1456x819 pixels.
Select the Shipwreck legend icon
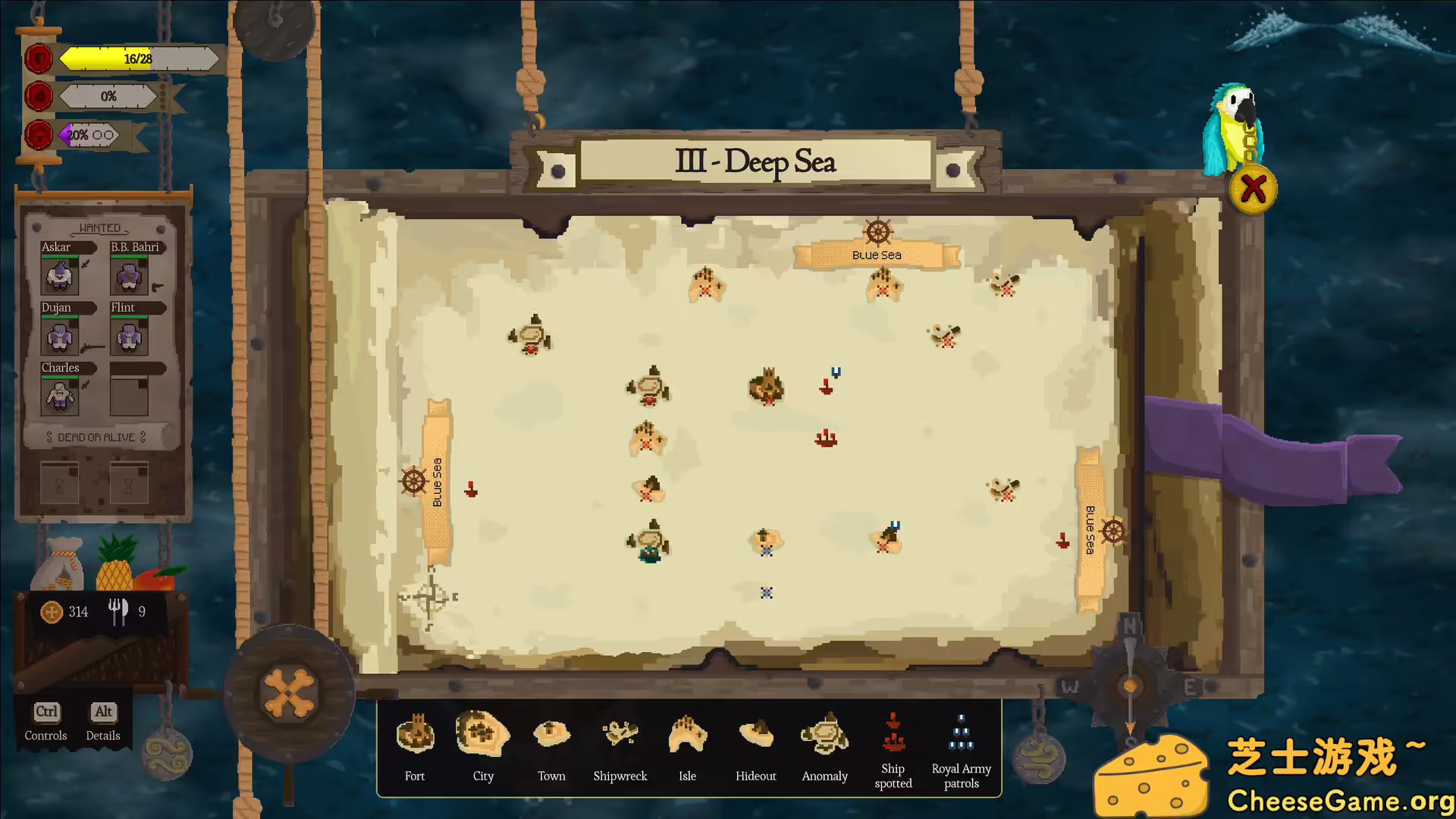[x=620, y=732]
